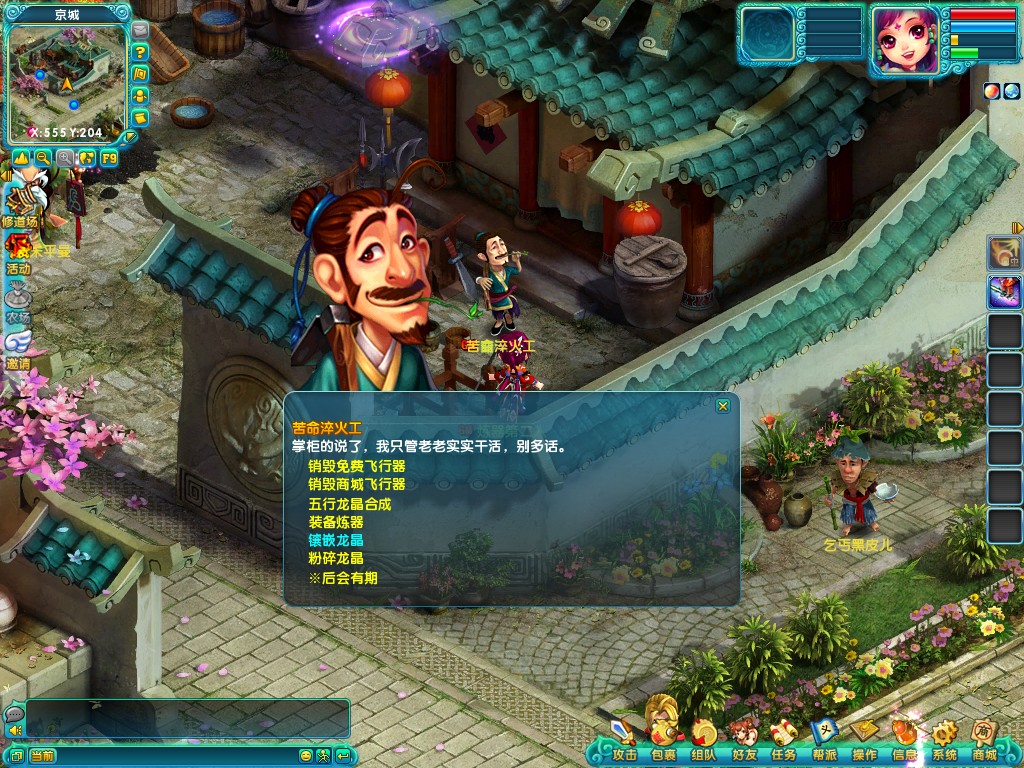Open the mail envelope beside the minimap

(x=140, y=30)
